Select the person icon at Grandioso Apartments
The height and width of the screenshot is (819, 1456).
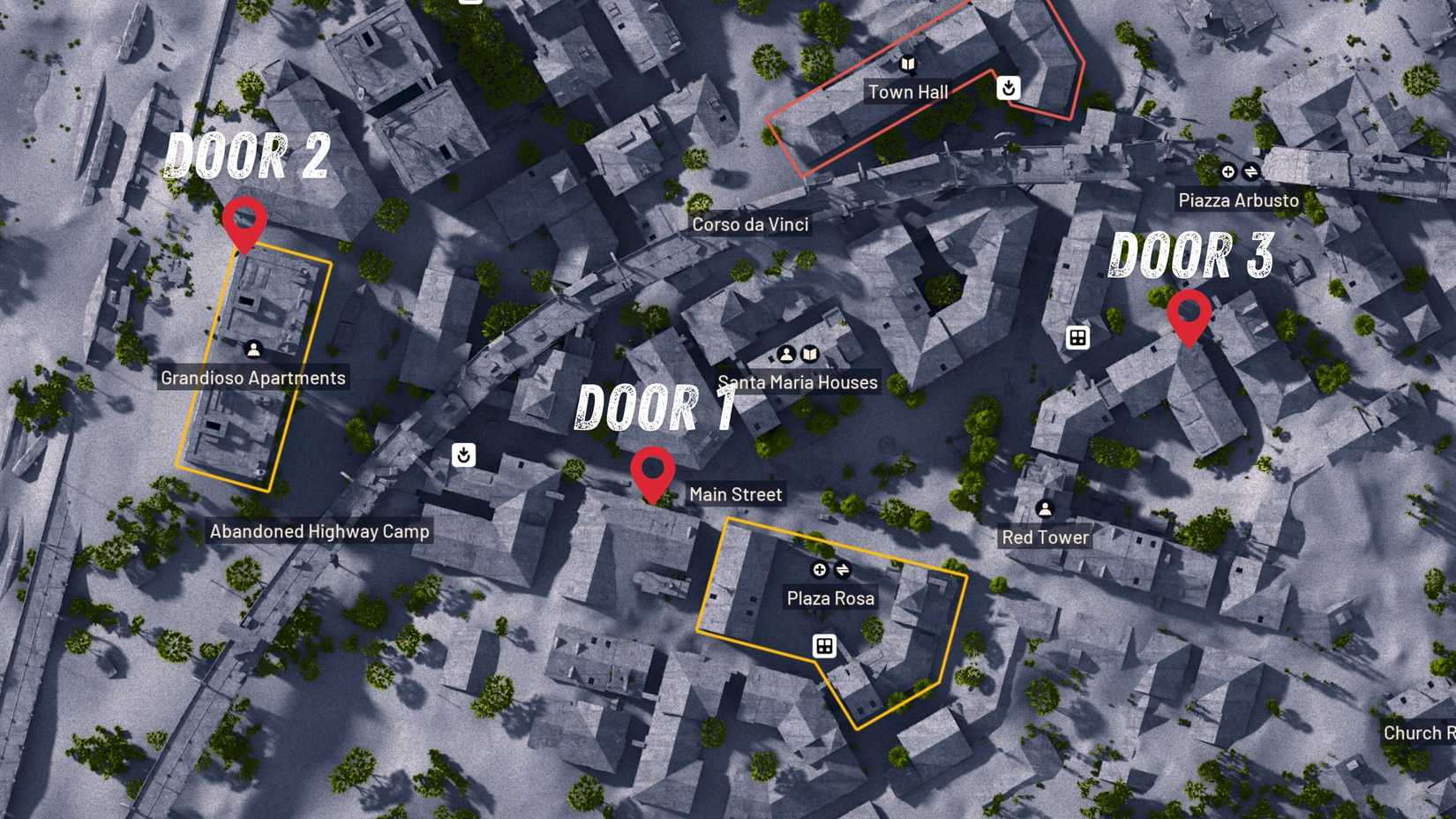tap(252, 349)
